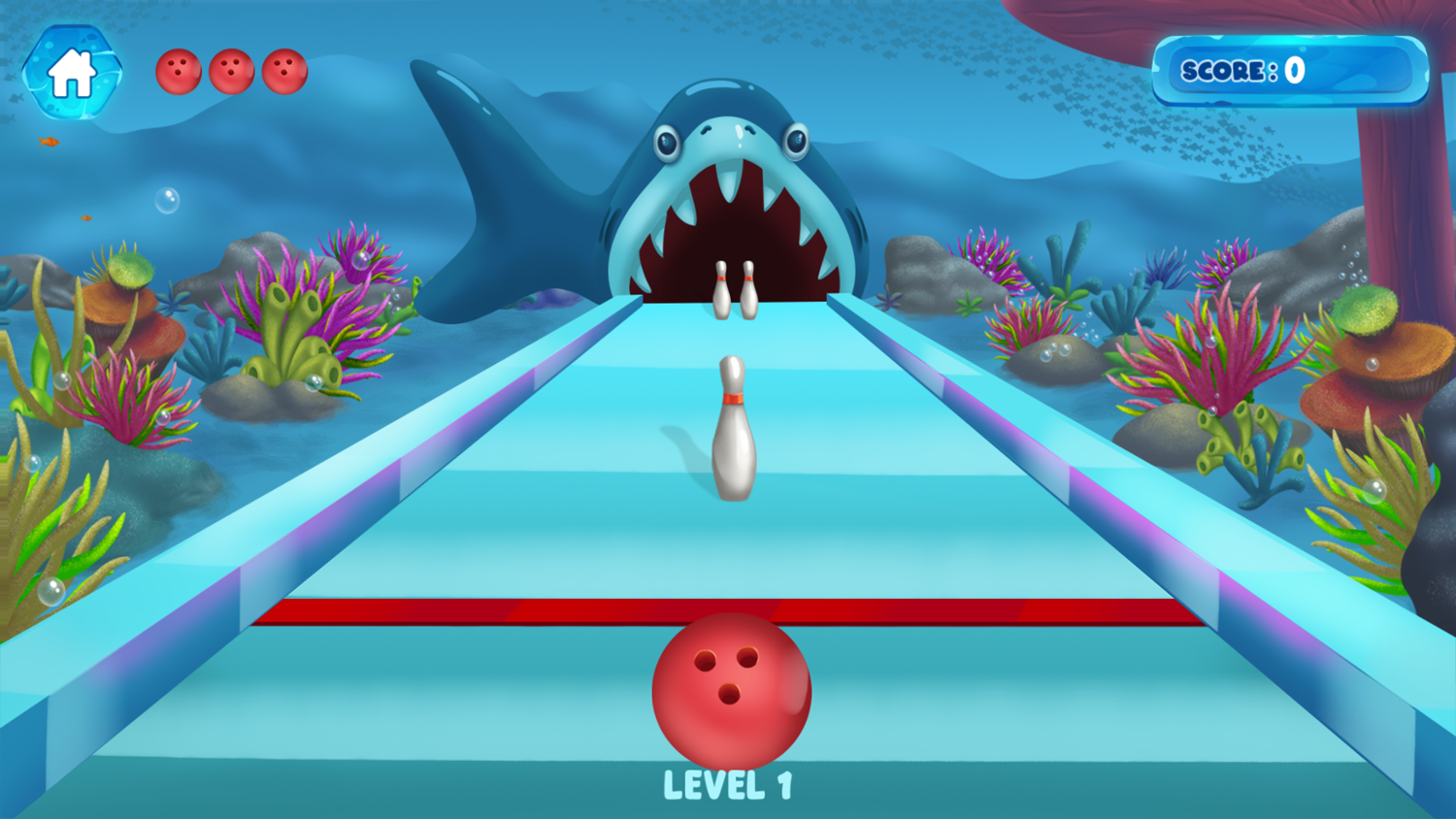1456x819 pixels.
Task: Click the pink coral near left lane edge
Action: point(126,398)
